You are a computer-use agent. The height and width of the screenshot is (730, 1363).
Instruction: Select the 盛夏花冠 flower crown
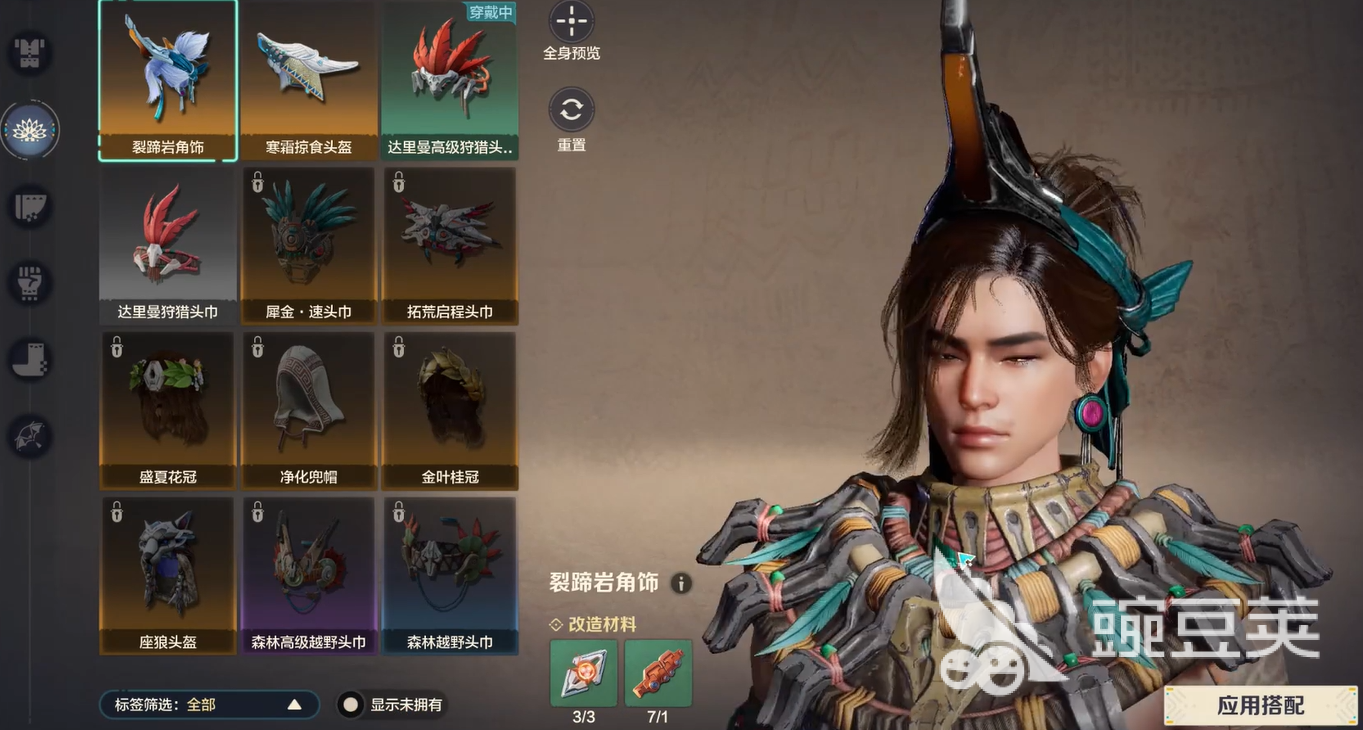[x=168, y=410]
